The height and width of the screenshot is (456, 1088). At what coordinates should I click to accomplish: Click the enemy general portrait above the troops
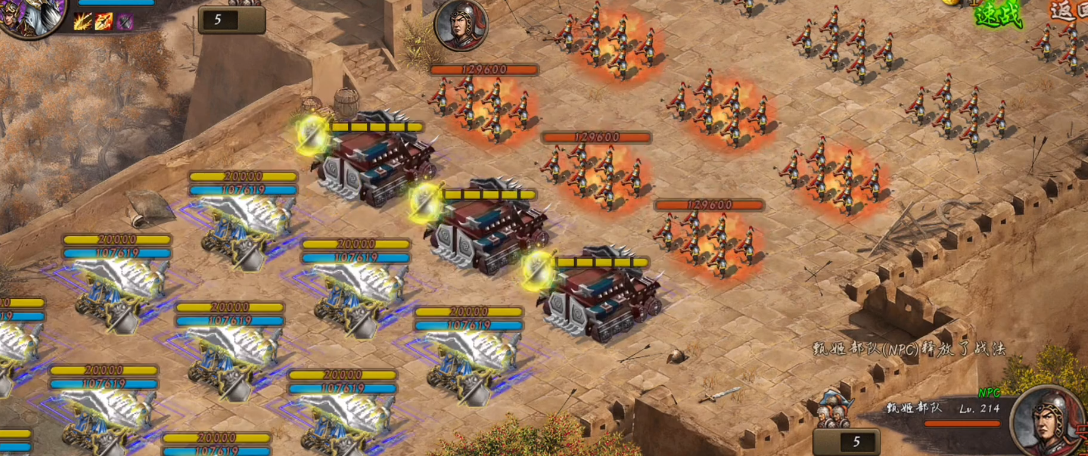pyautogui.click(x=461, y=25)
